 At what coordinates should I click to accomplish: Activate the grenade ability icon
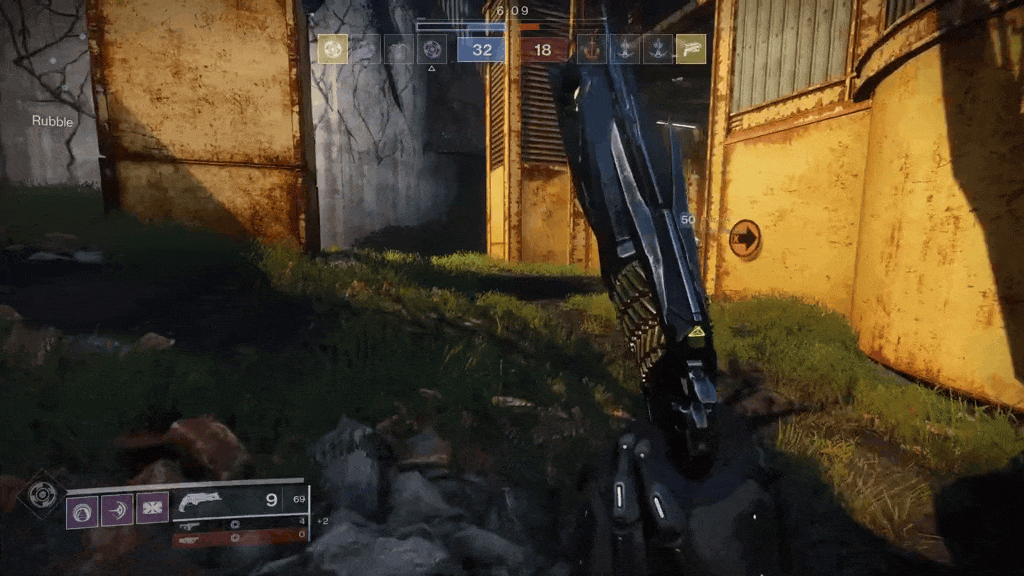(x=82, y=511)
